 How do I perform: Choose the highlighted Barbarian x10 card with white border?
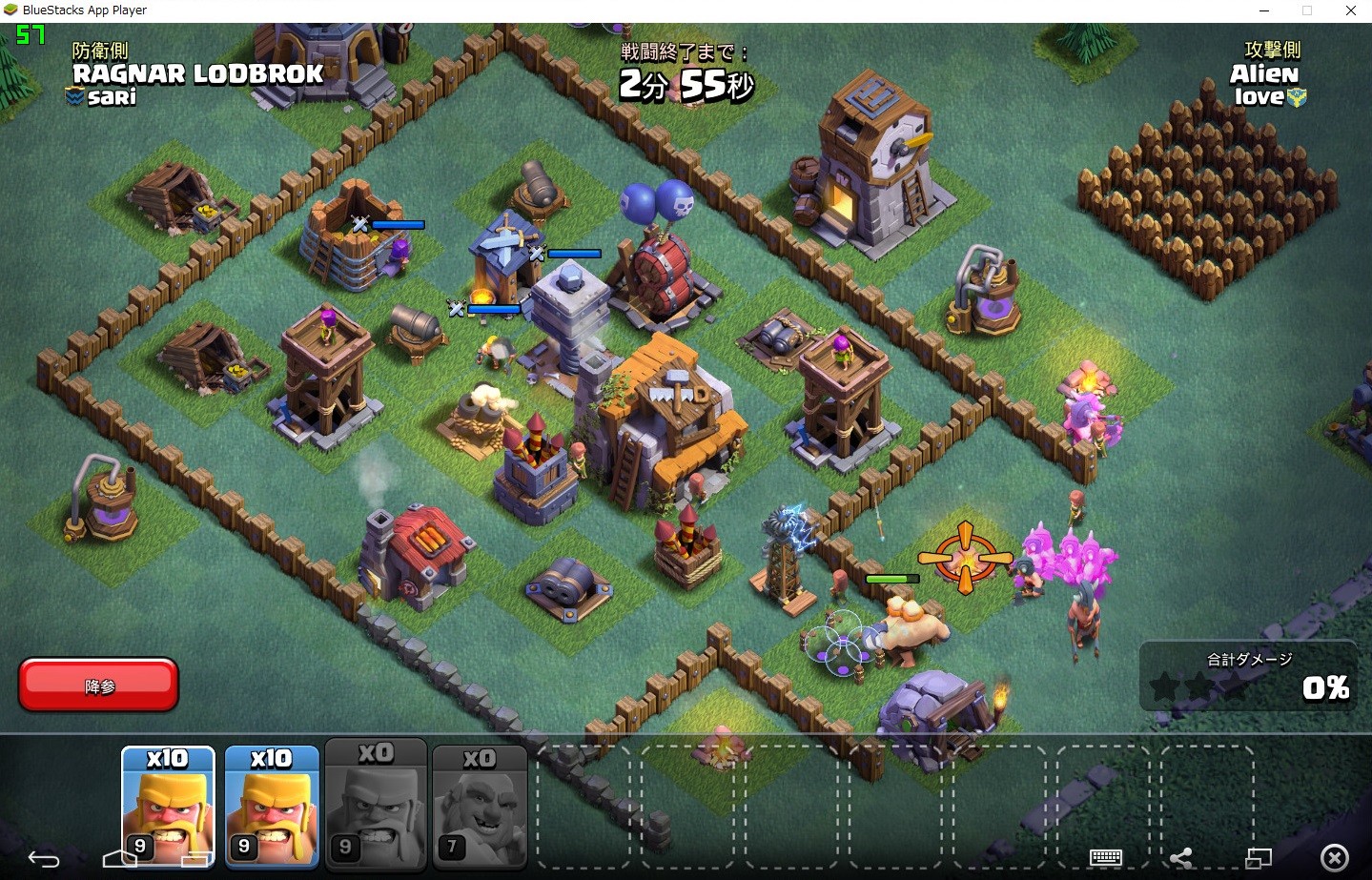(168, 806)
